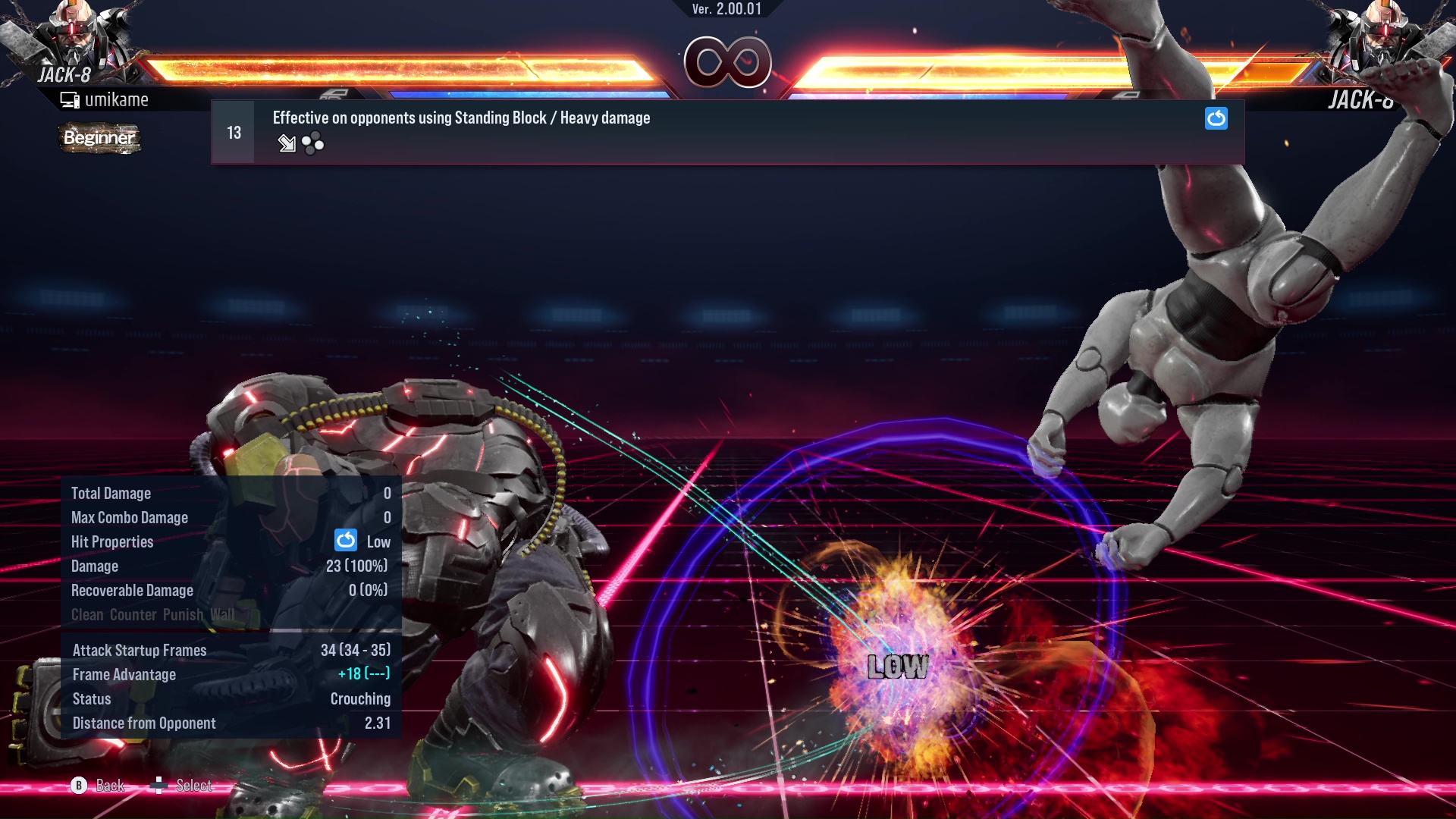Click the blue replay icon on challenge bar
Viewport: 1456px width, 819px height.
pos(1216,119)
